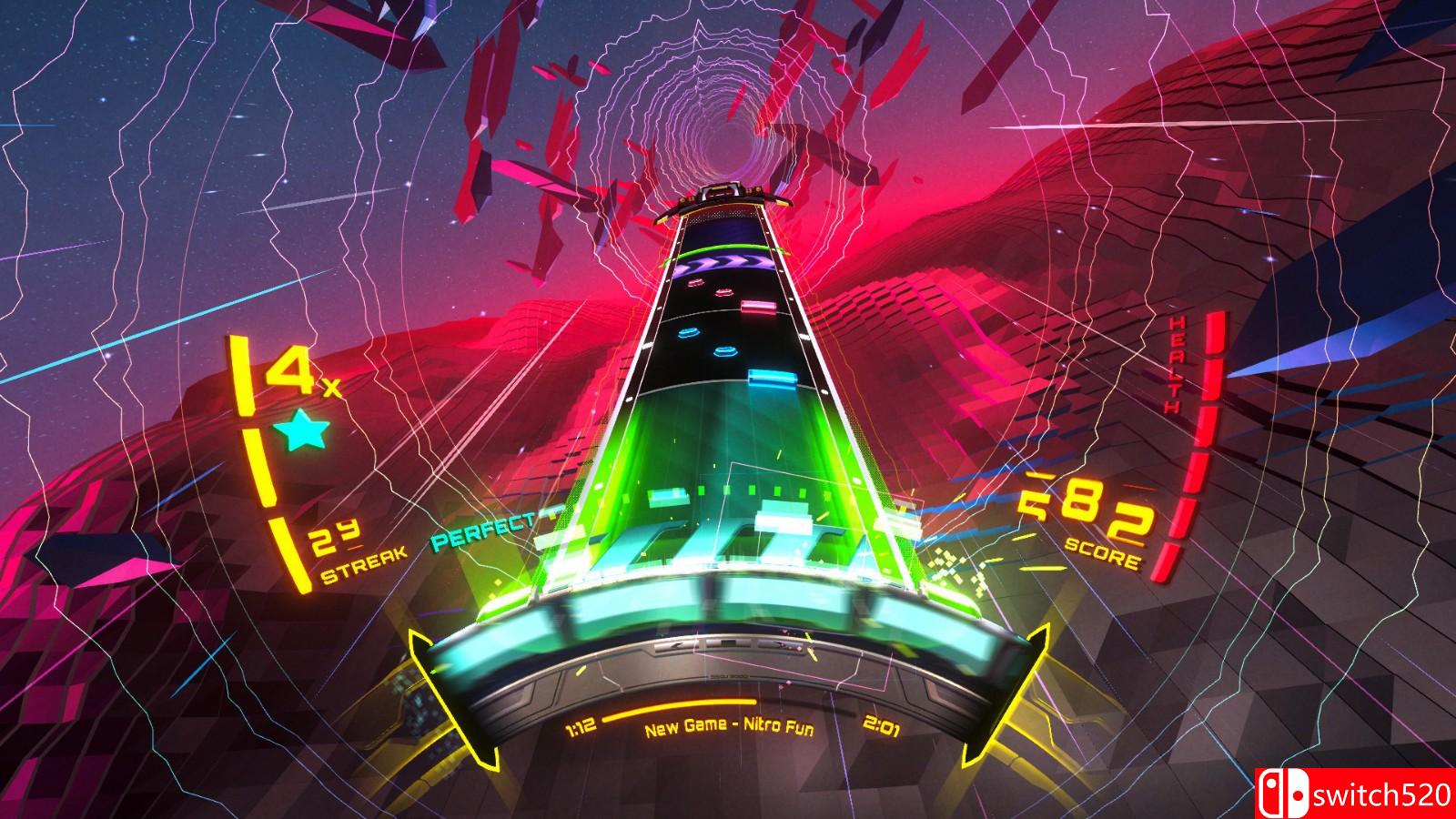Viewport: 1456px width, 819px height.
Task: Open the song title New Game - Nitro Fun
Action: [729, 728]
